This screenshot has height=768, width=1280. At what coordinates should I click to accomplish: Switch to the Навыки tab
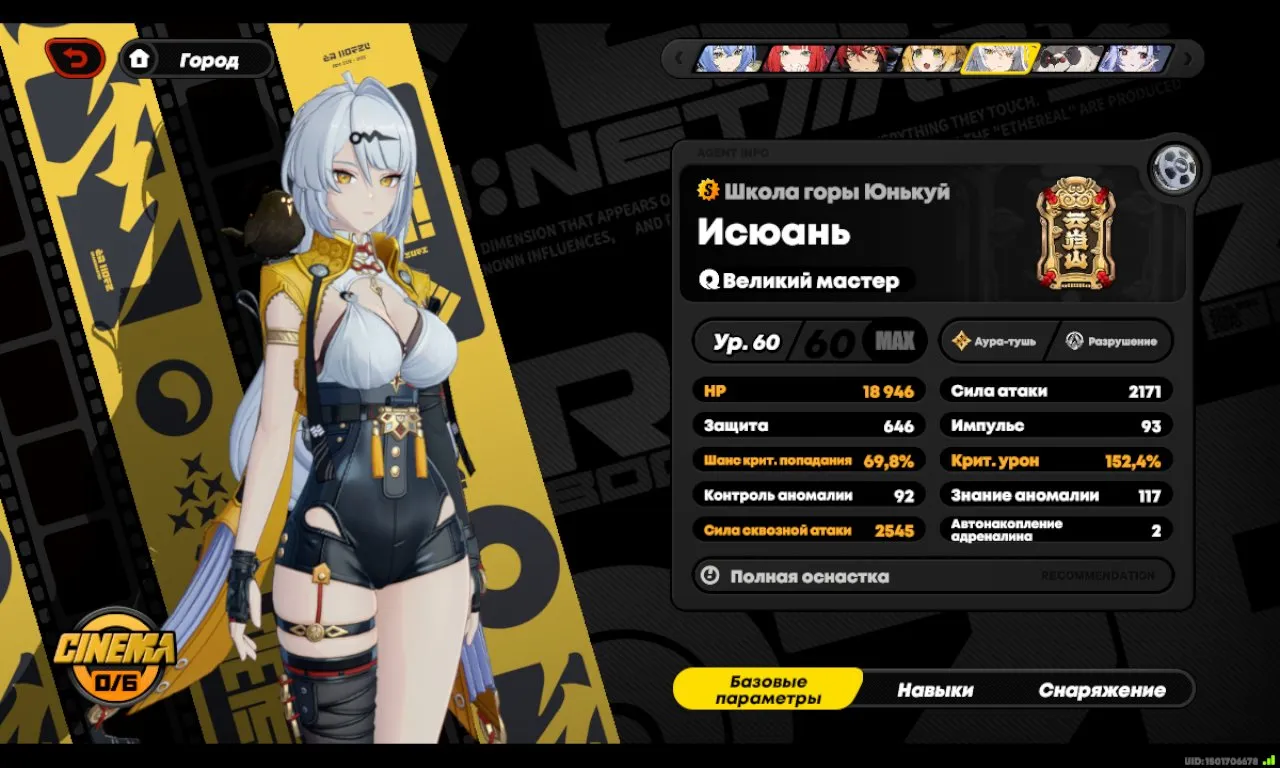938,689
